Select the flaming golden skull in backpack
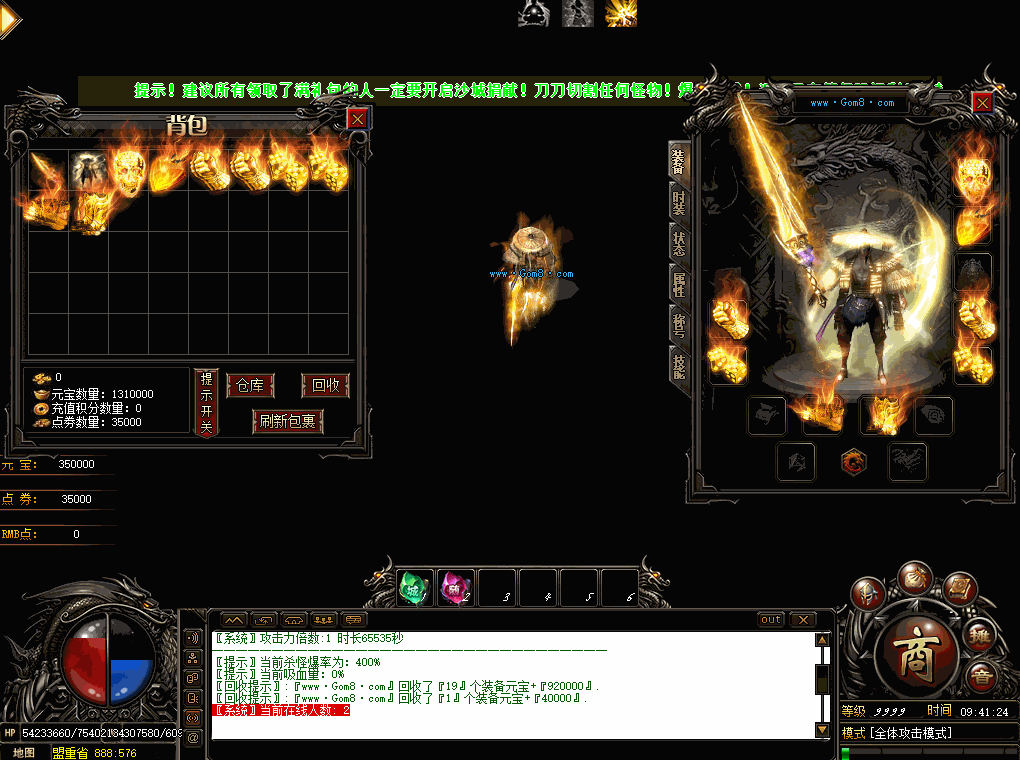The height and width of the screenshot is (760, 1020). pyautogui.click(x=129, y=171)
